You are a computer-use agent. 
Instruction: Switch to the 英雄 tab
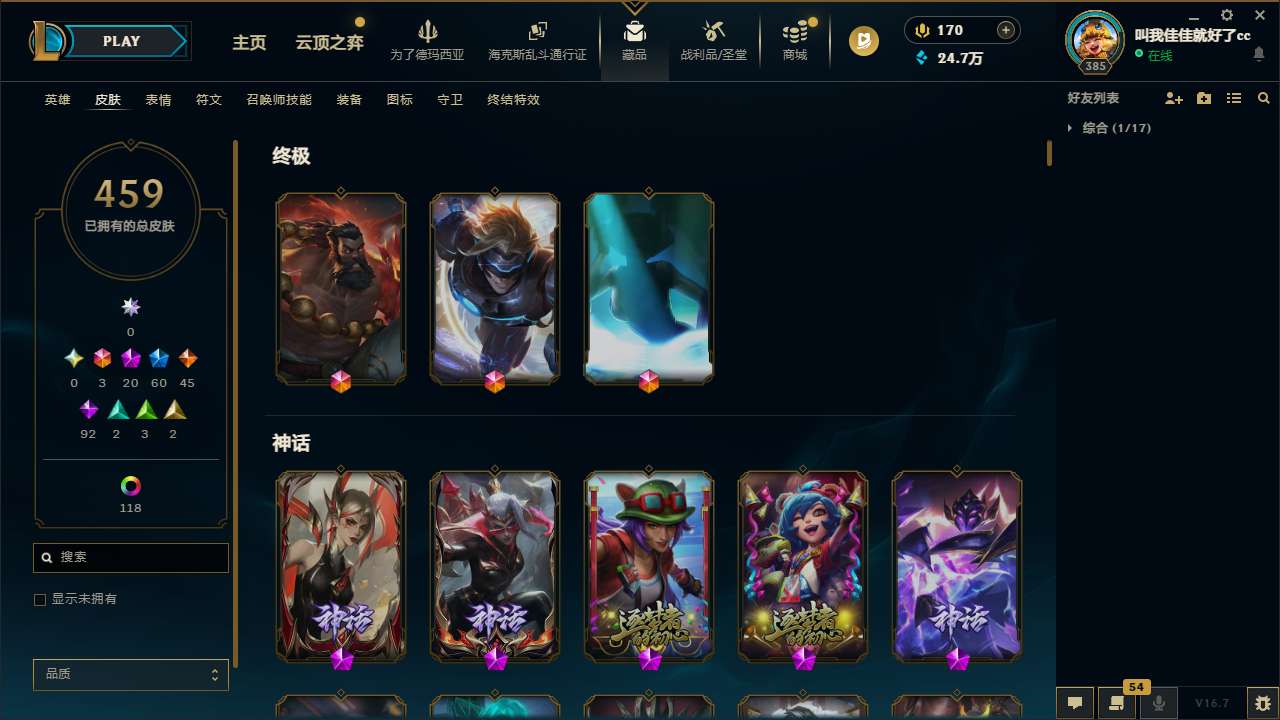pyautogui.click(x=57, y=100)
